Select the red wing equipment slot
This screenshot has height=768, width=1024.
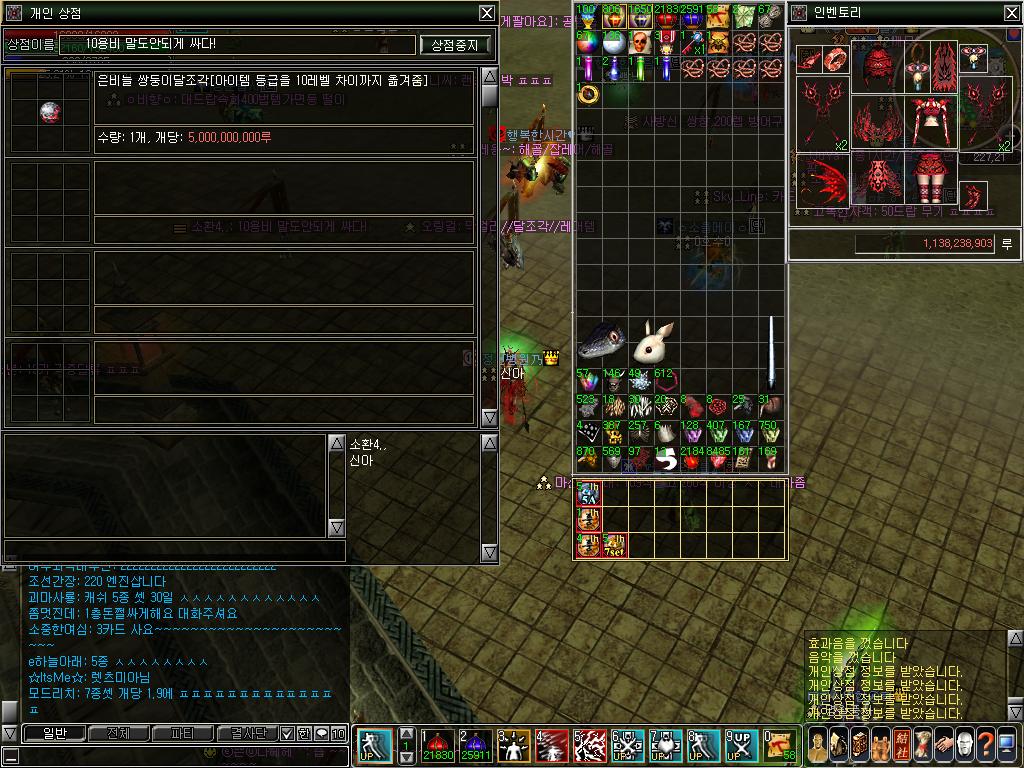[824, 180]
